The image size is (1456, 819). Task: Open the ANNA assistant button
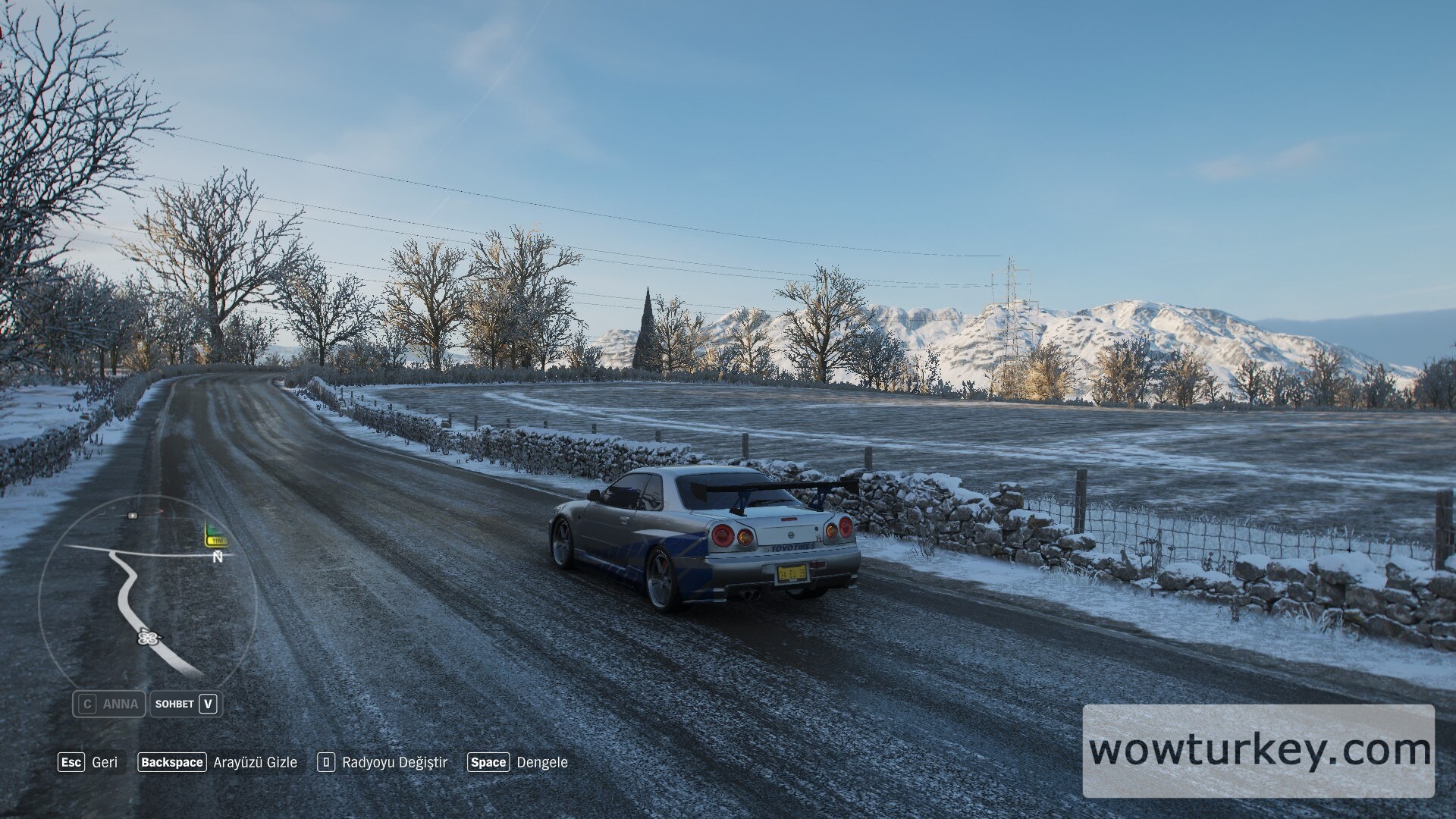coord(110,704)
